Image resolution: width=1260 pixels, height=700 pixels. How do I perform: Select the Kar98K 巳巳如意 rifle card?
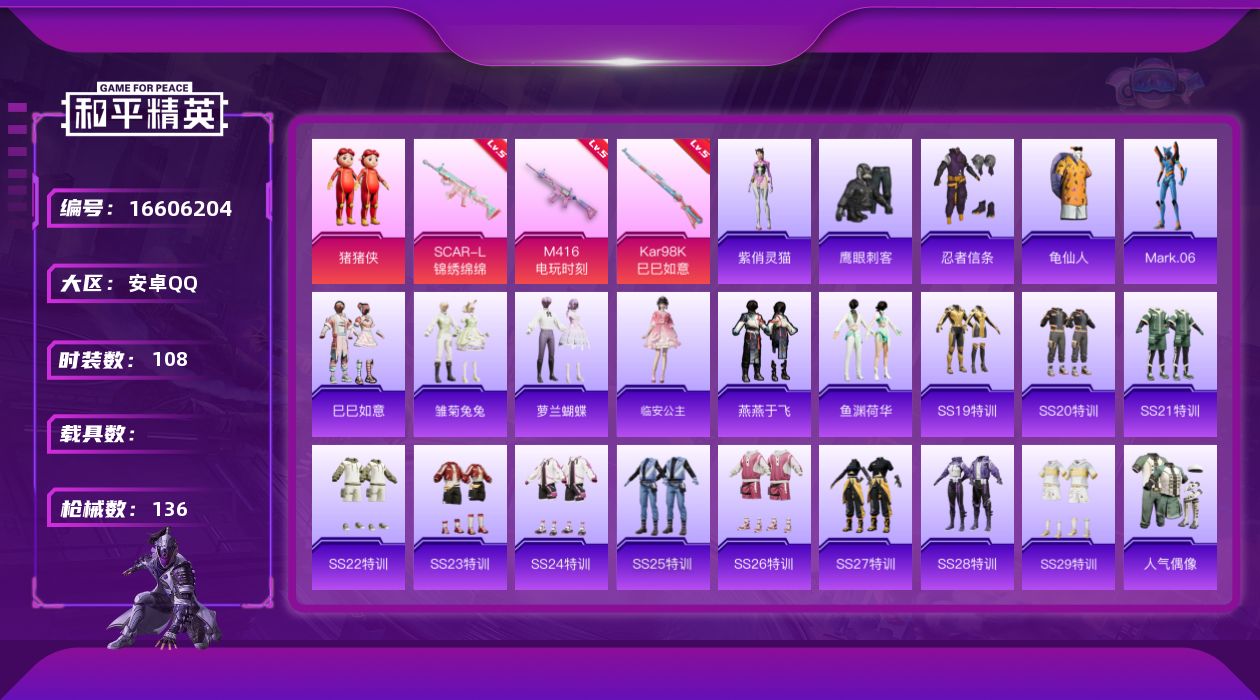click(x=663, y=211)
